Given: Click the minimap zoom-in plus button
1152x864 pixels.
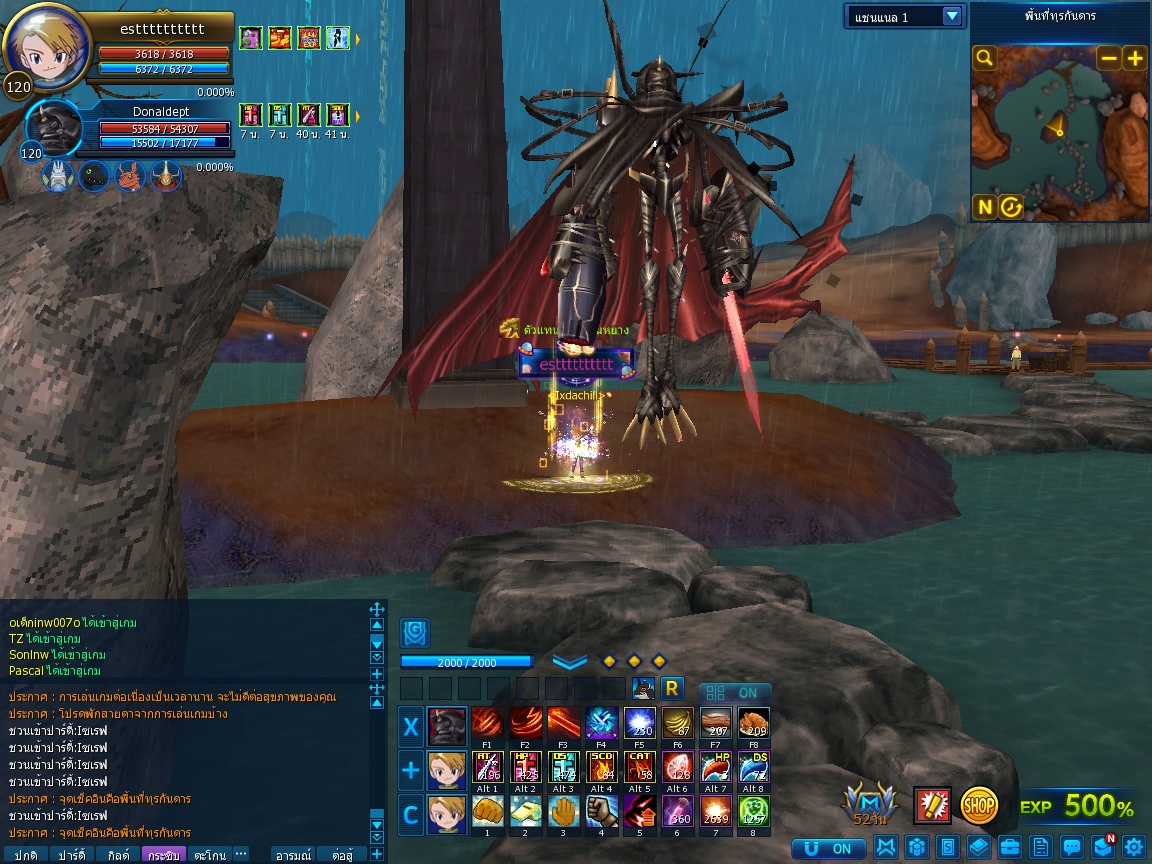Looking at the screenshot, I should [x=1134, y=58].
